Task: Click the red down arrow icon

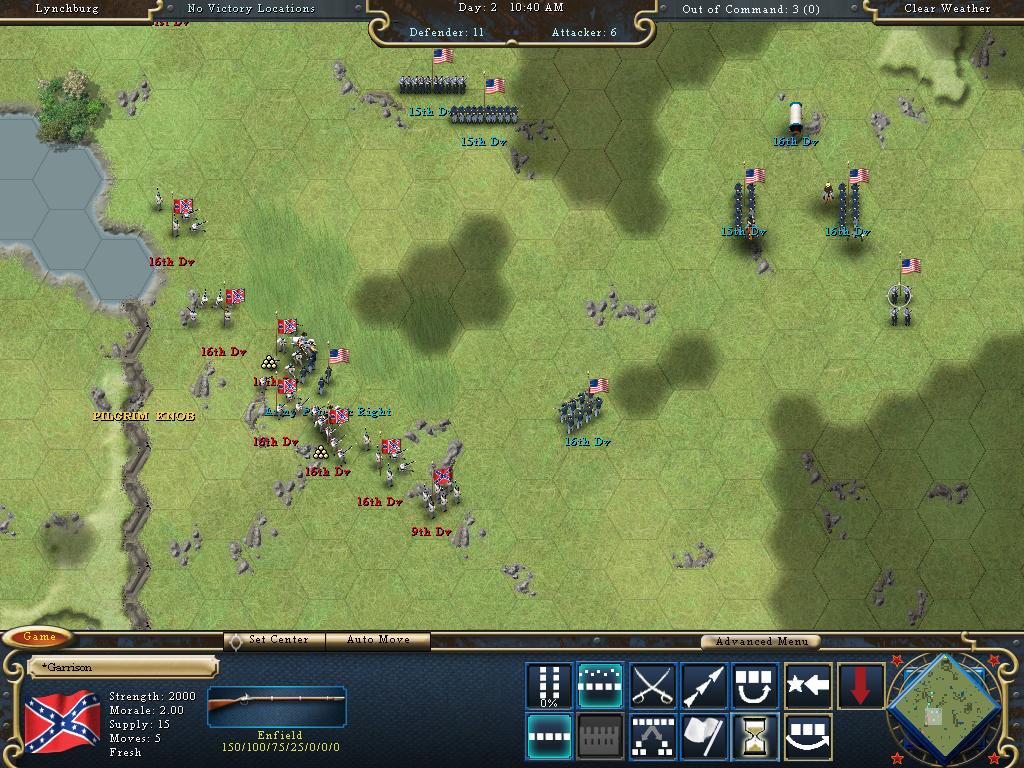Action: tap(860, 686)
